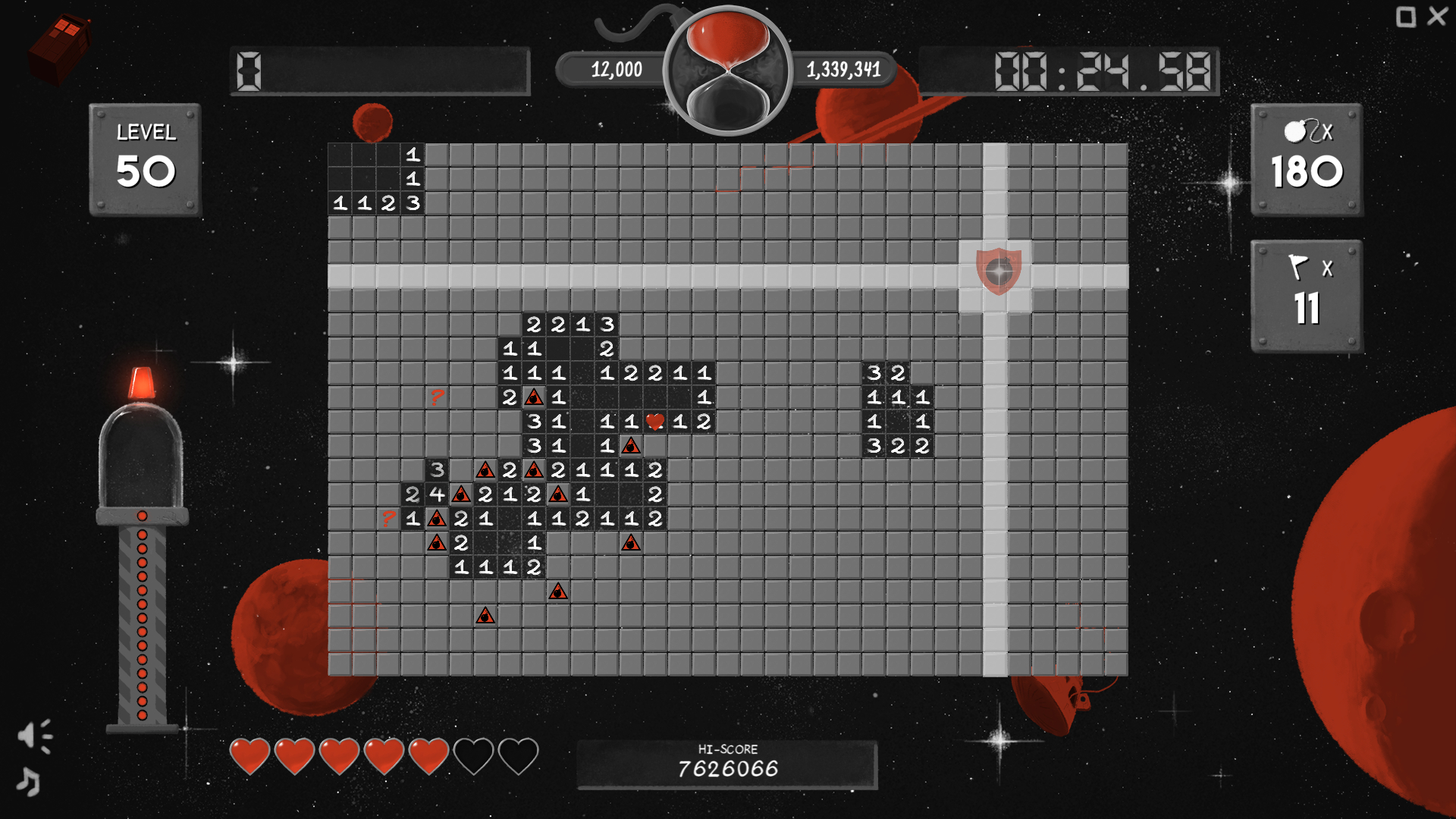The height and width of the screenshot is (819, 1456).
Task: Open the LEVEL 50 panel
Action: [146, 155]
